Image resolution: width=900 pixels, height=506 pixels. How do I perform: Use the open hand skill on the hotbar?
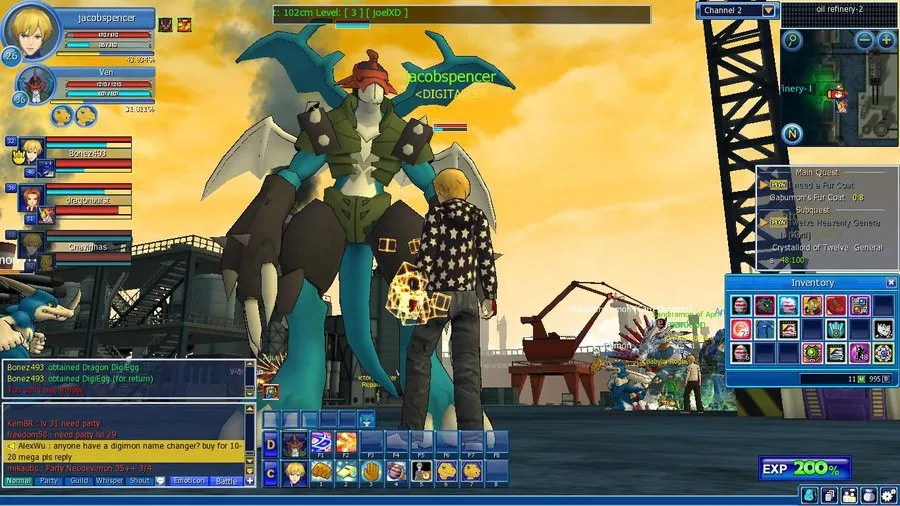tap(371, 470)
